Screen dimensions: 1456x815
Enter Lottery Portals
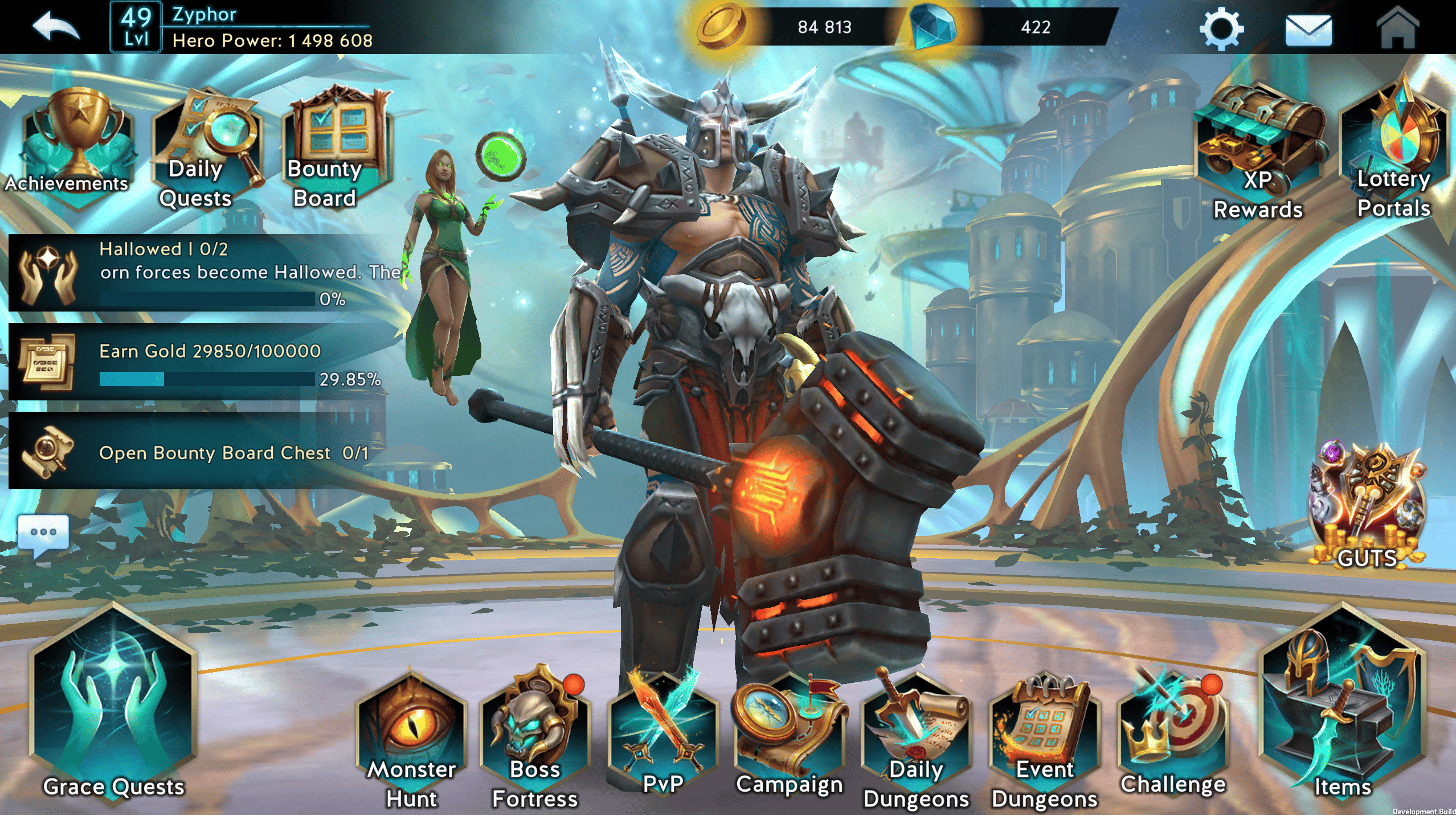[1393, 151]
